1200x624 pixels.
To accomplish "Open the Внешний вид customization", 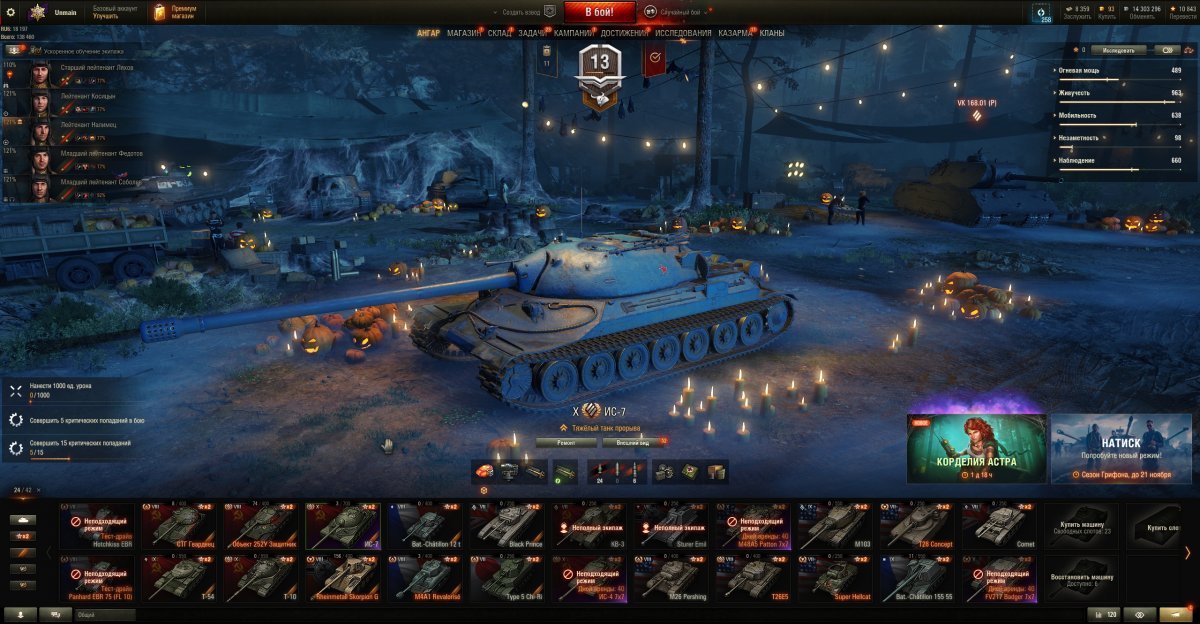I will [x=632, y=441].
